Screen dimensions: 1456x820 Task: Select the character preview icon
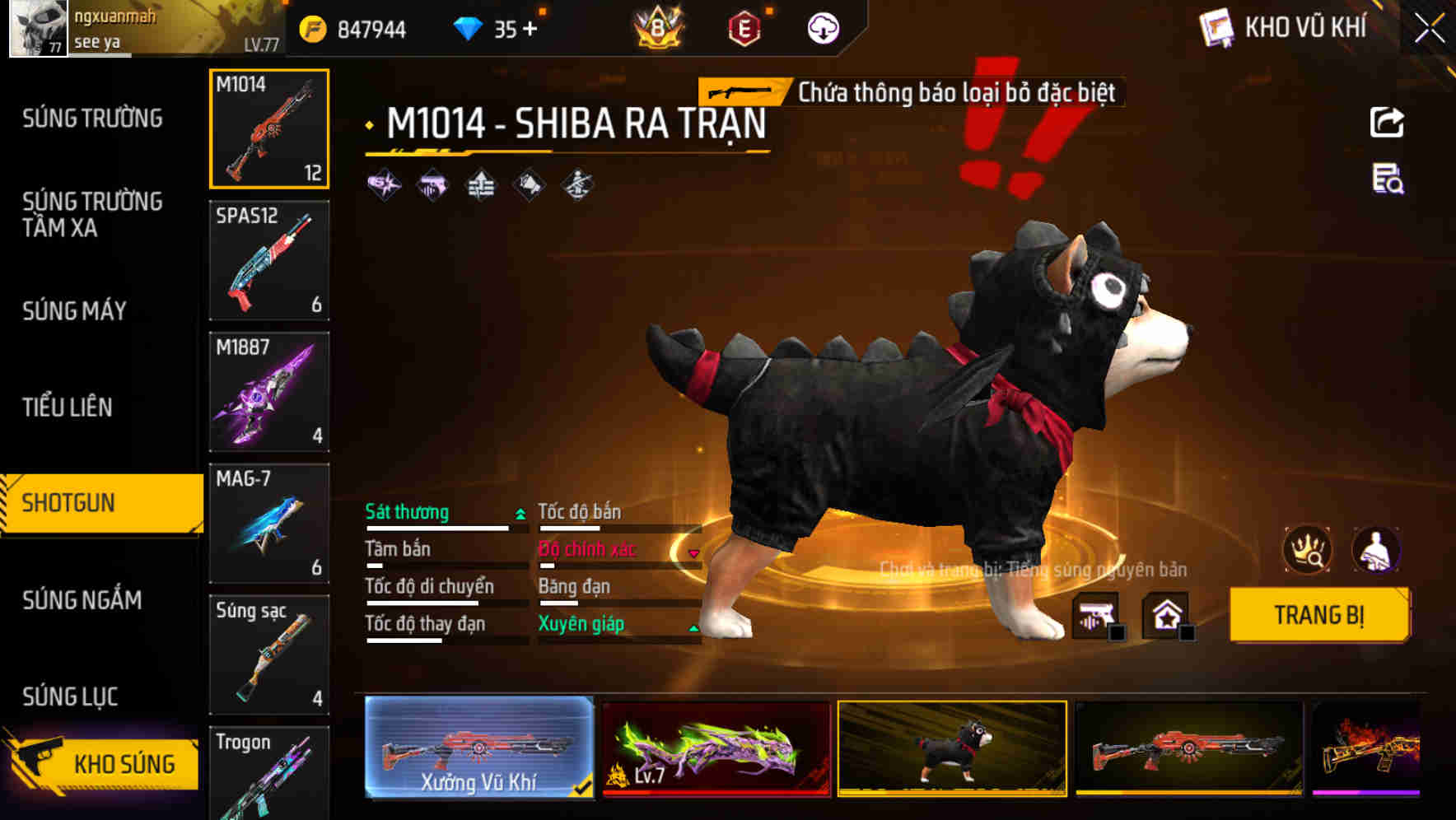click(x=1377, y=550)
